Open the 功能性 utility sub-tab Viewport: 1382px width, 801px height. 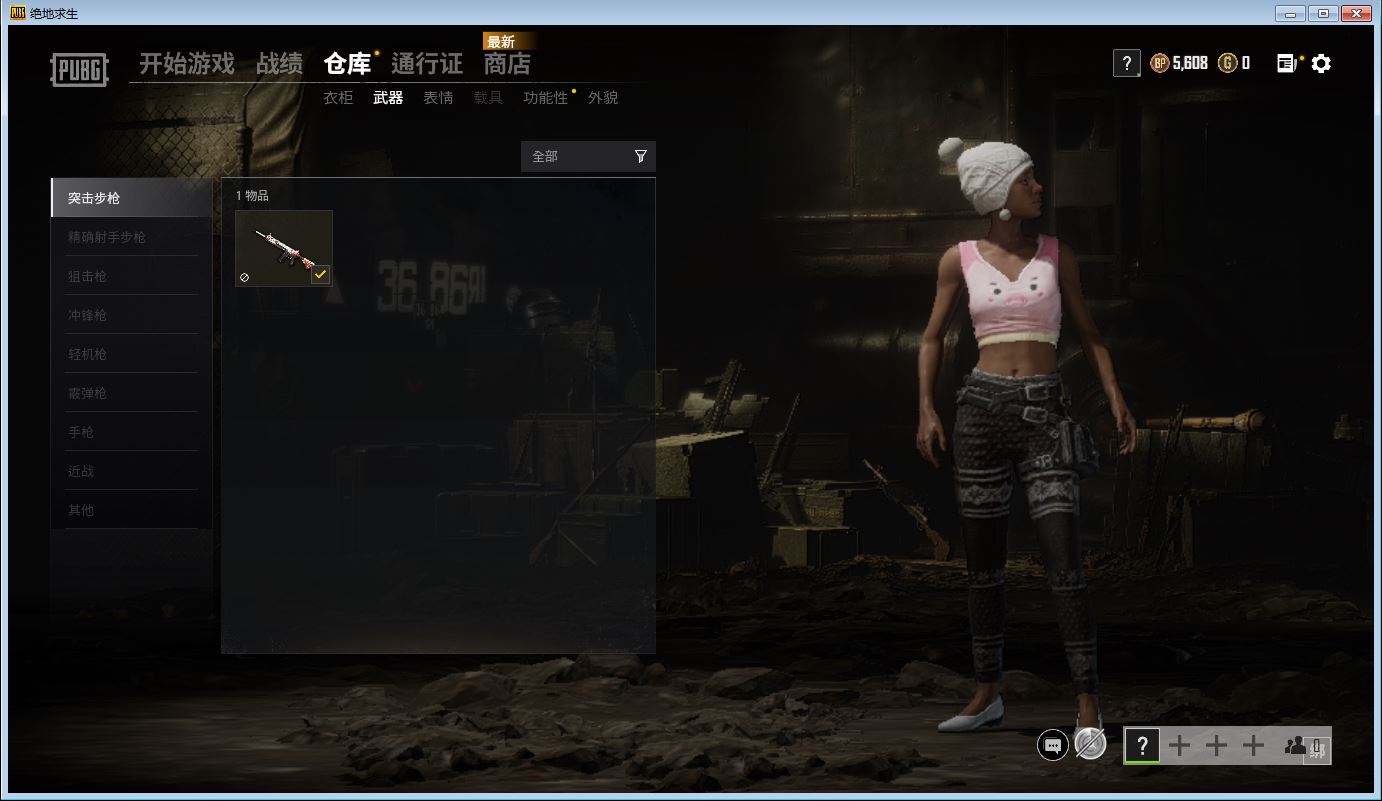545,98
